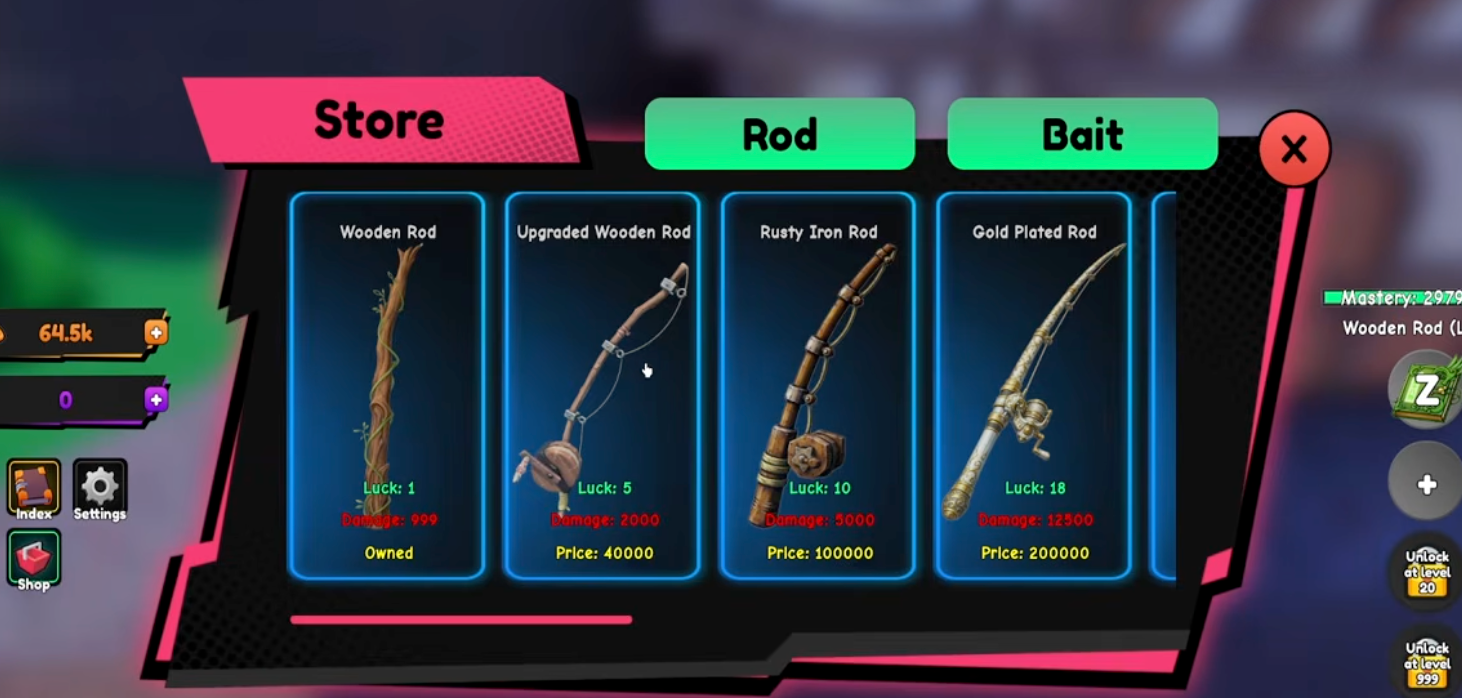This screenshot has height=698, width=1462.
Task: Open the Index book
Action: 34,487
